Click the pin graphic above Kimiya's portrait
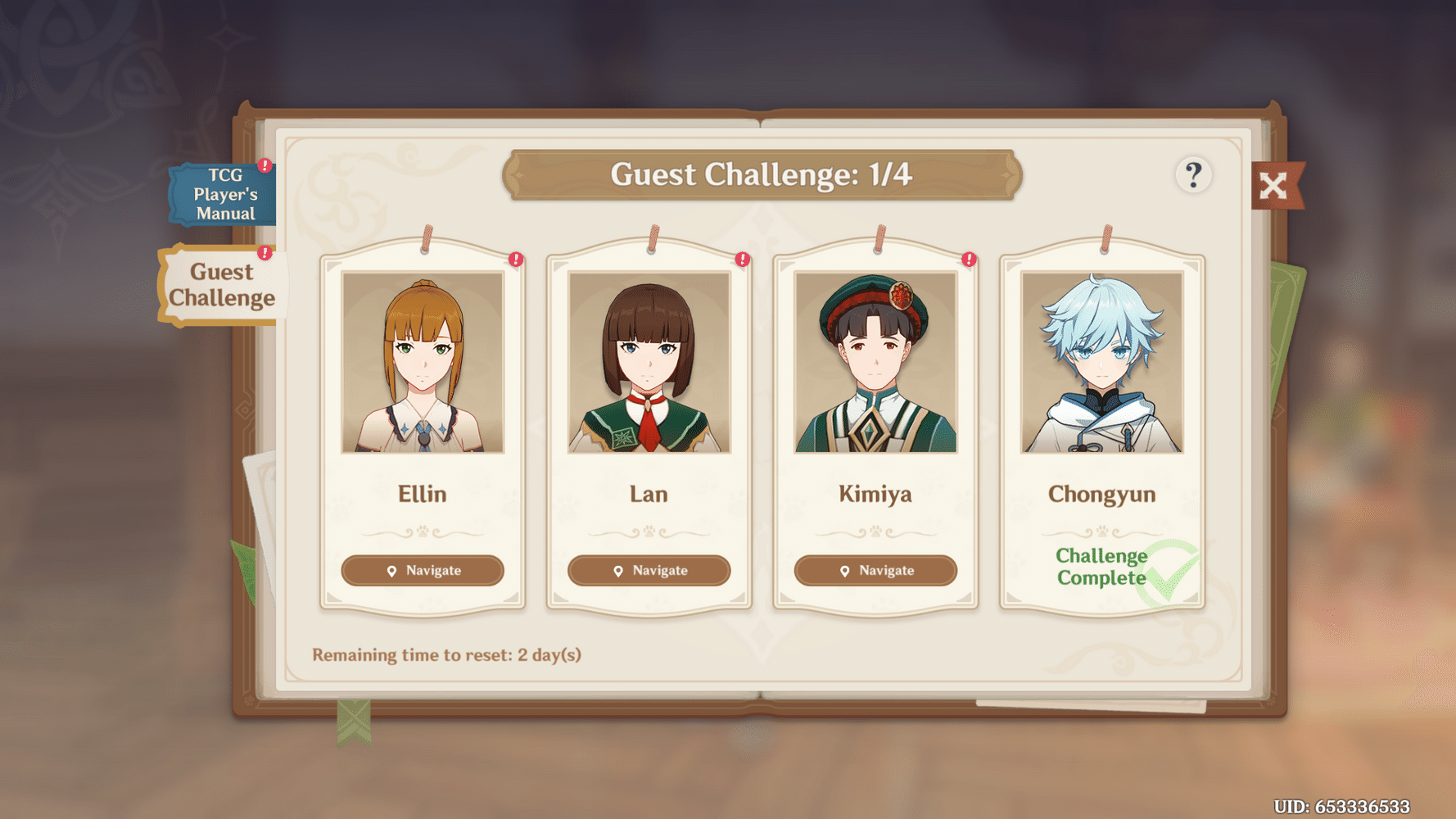The image size is (1456, 819). [879, 238]
